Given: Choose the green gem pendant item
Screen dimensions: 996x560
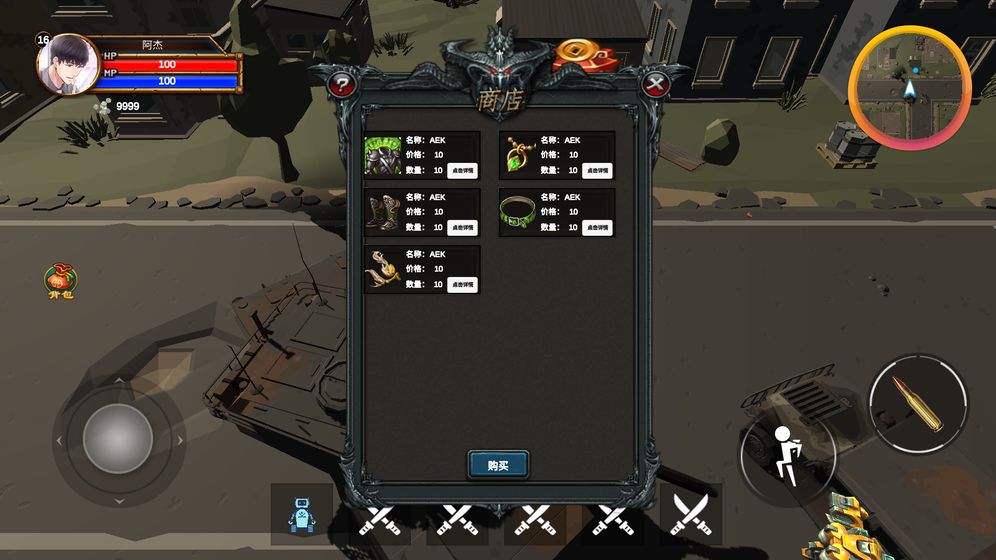Looking at the screenshot, I should [x=519, y=156].
